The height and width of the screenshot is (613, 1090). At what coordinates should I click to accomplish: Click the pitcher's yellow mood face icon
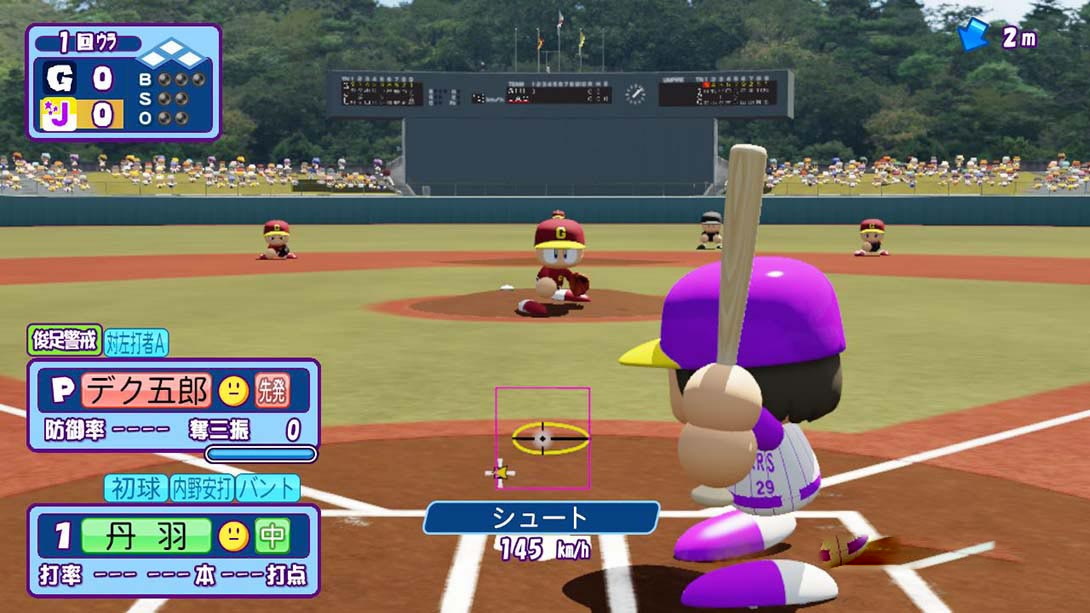pyautogui.click(x=234, y=390)
